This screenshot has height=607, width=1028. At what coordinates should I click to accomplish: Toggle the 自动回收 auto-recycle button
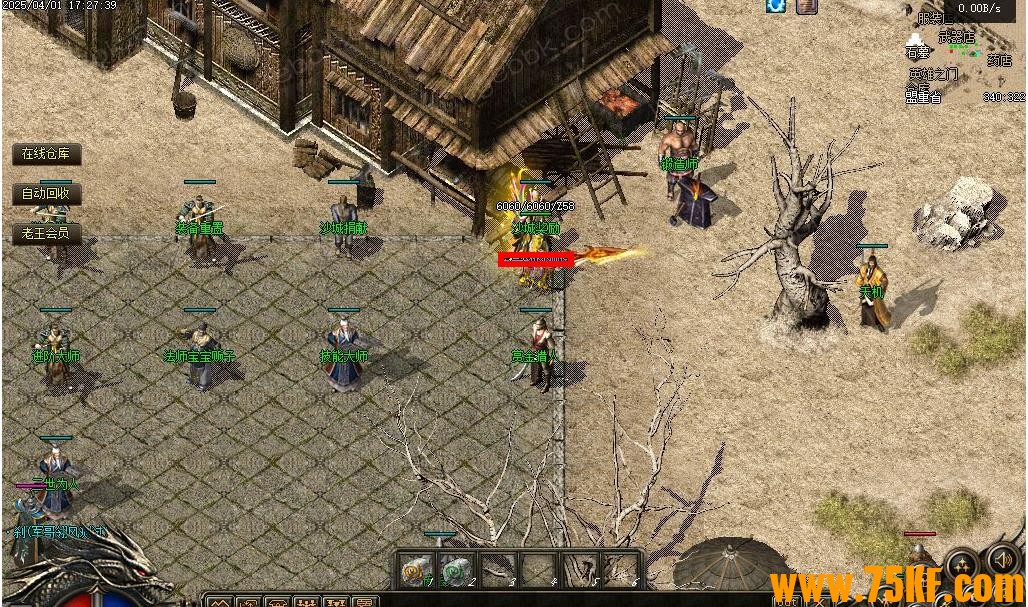46,193
